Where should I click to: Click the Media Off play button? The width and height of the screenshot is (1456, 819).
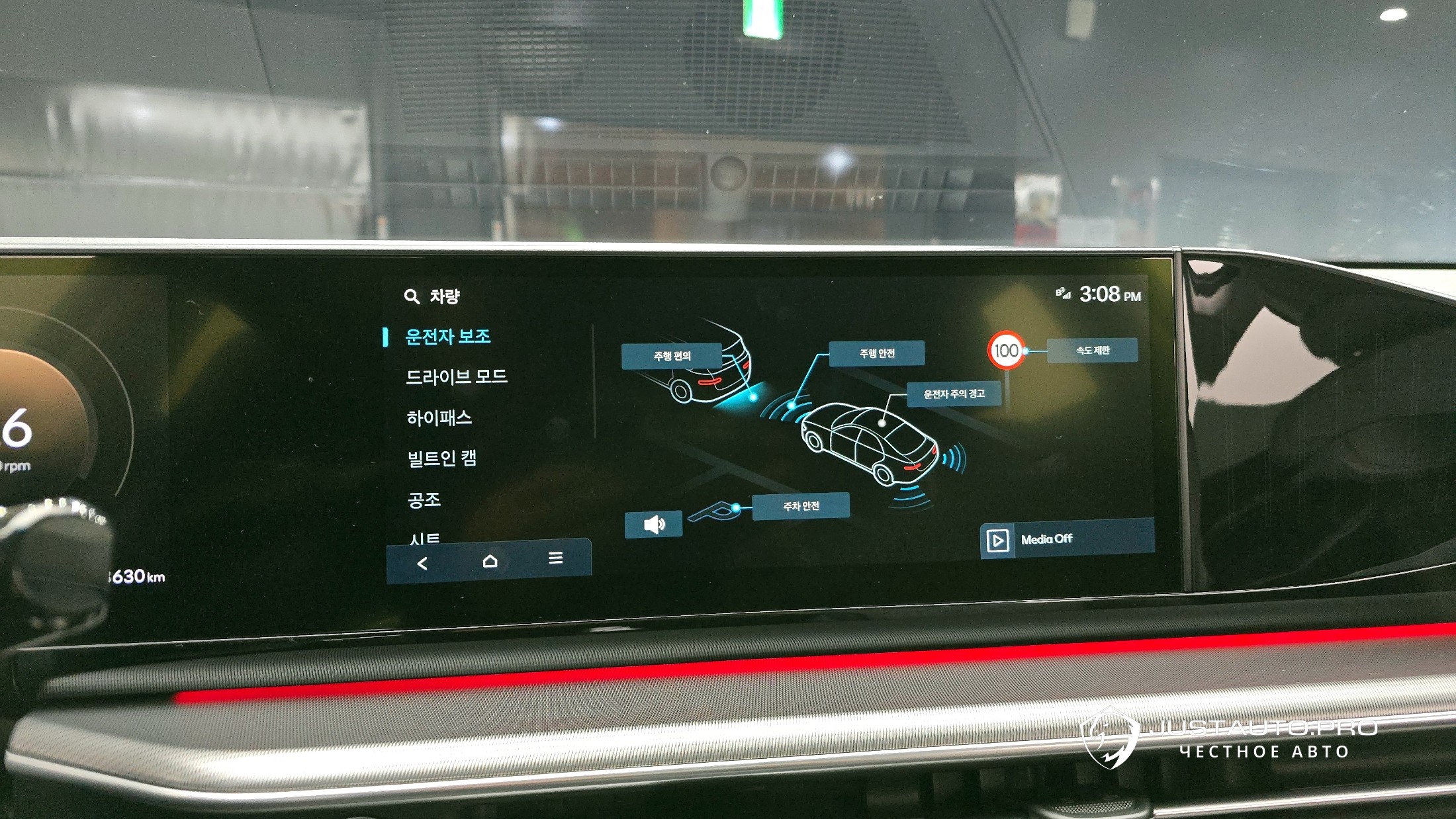coord(997,540)
